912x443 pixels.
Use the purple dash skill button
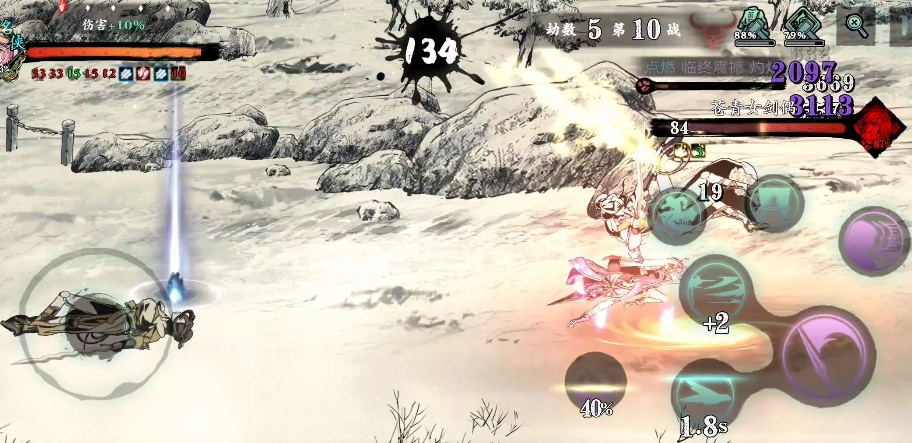pos(872,242)
